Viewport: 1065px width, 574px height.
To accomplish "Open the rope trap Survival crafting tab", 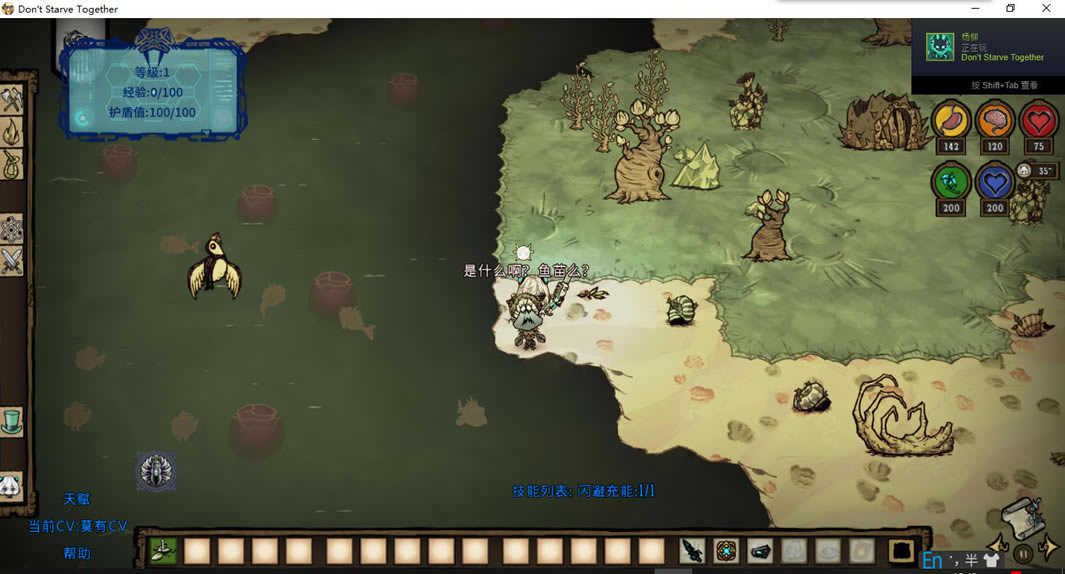I will (12, 164).
